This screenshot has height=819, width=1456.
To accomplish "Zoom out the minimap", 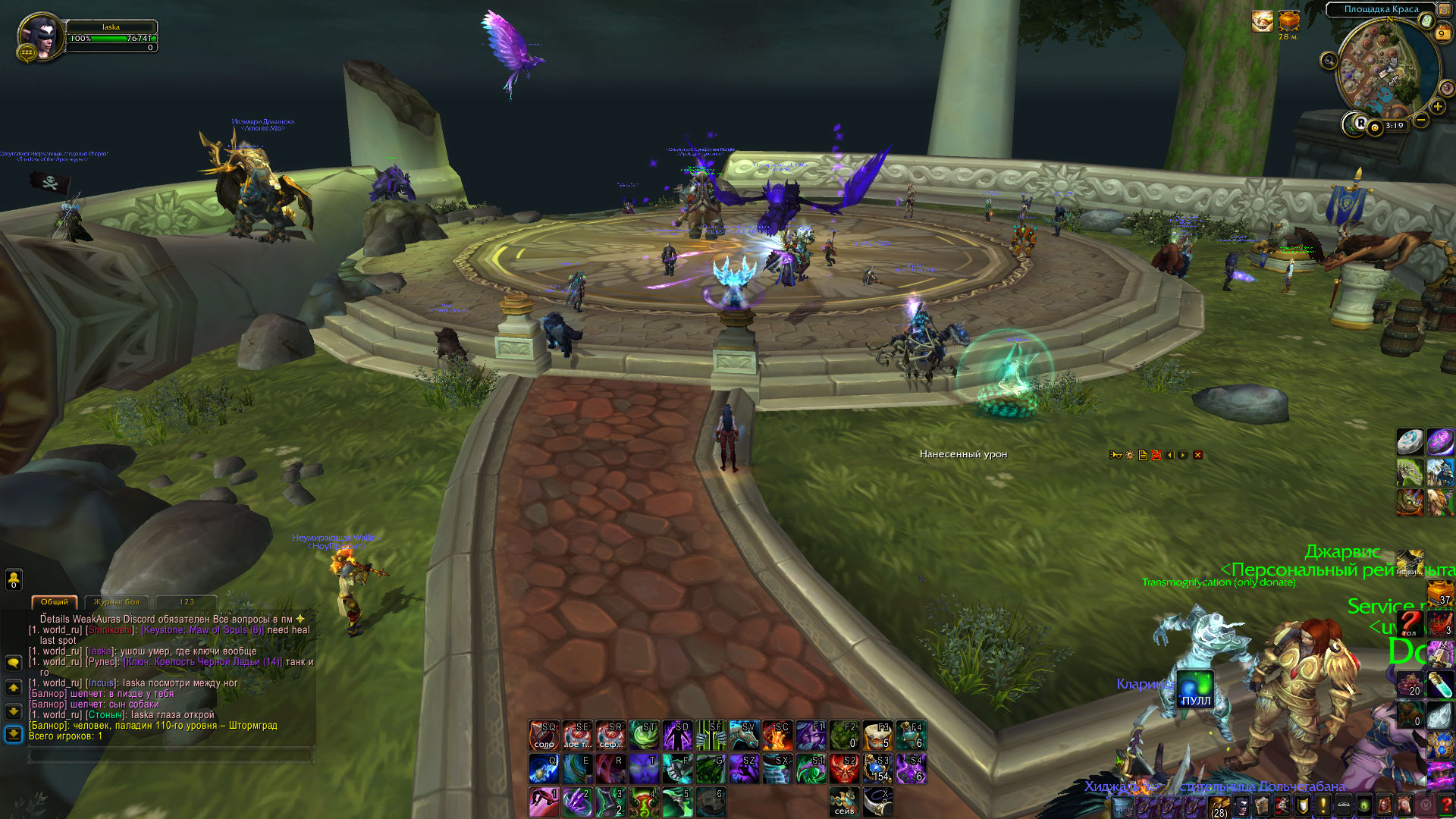I will [x=1421, y=120].
